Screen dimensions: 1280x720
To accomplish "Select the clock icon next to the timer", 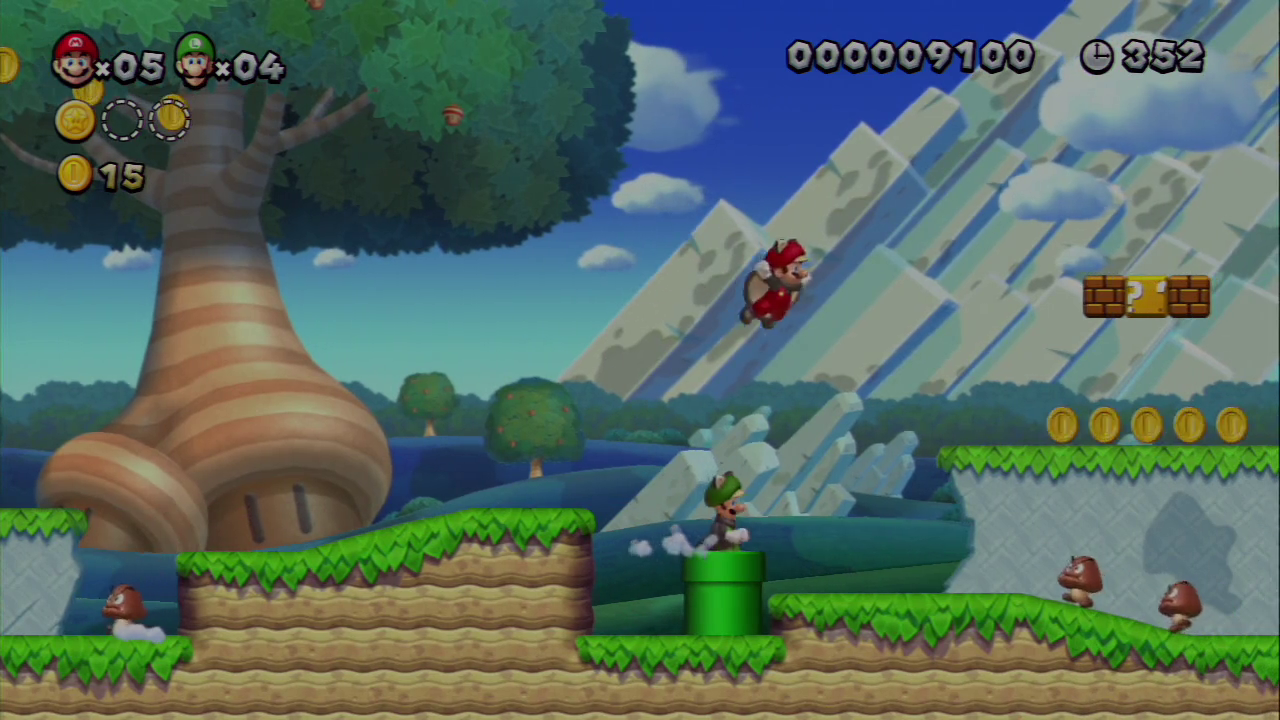I will pos(1096,57).
